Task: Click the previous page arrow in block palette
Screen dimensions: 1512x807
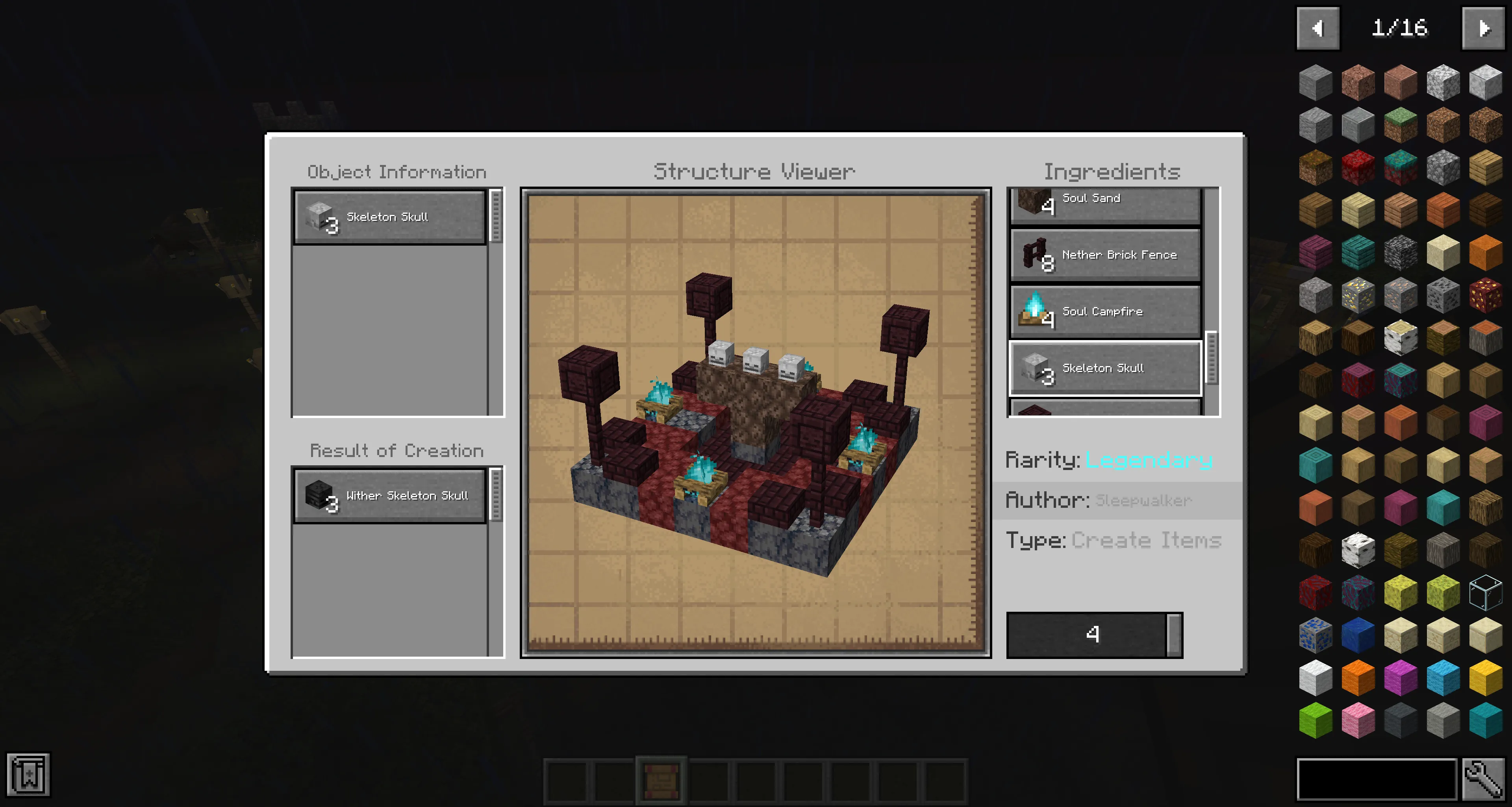Action: [1318, 28]
